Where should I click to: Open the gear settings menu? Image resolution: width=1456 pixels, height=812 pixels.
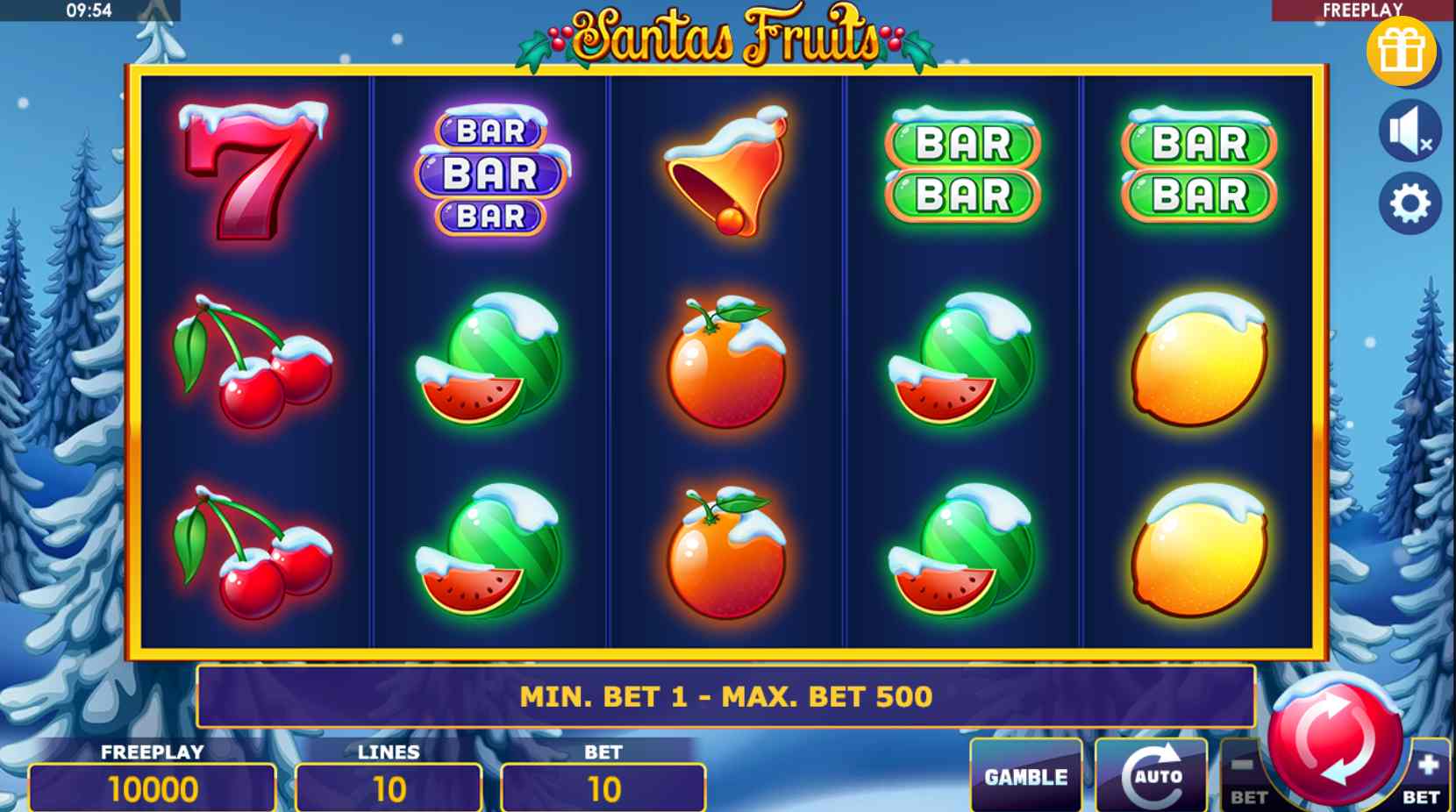[1410, 203]
